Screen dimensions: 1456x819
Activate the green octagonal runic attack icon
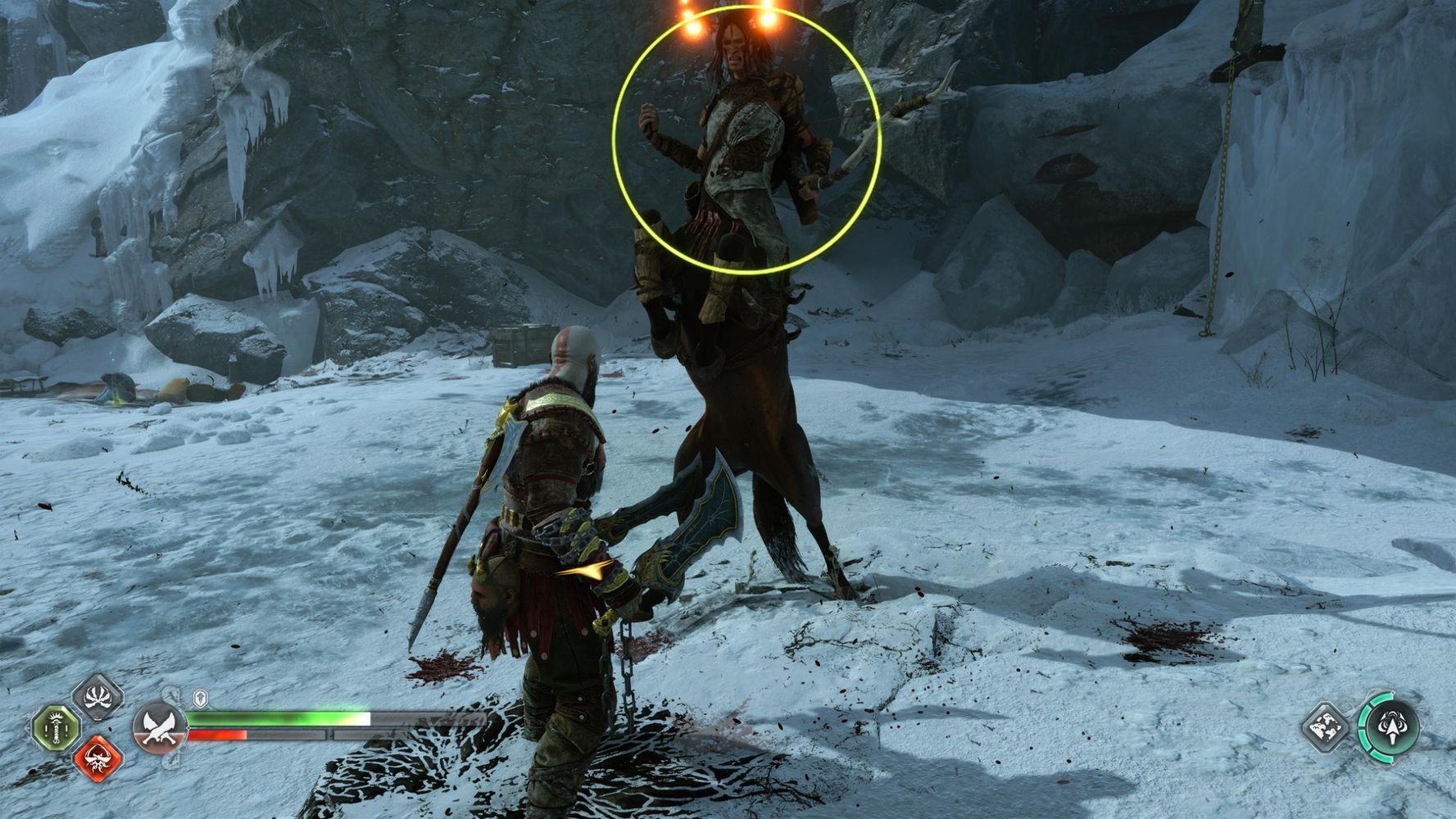[x=56, y=728]
